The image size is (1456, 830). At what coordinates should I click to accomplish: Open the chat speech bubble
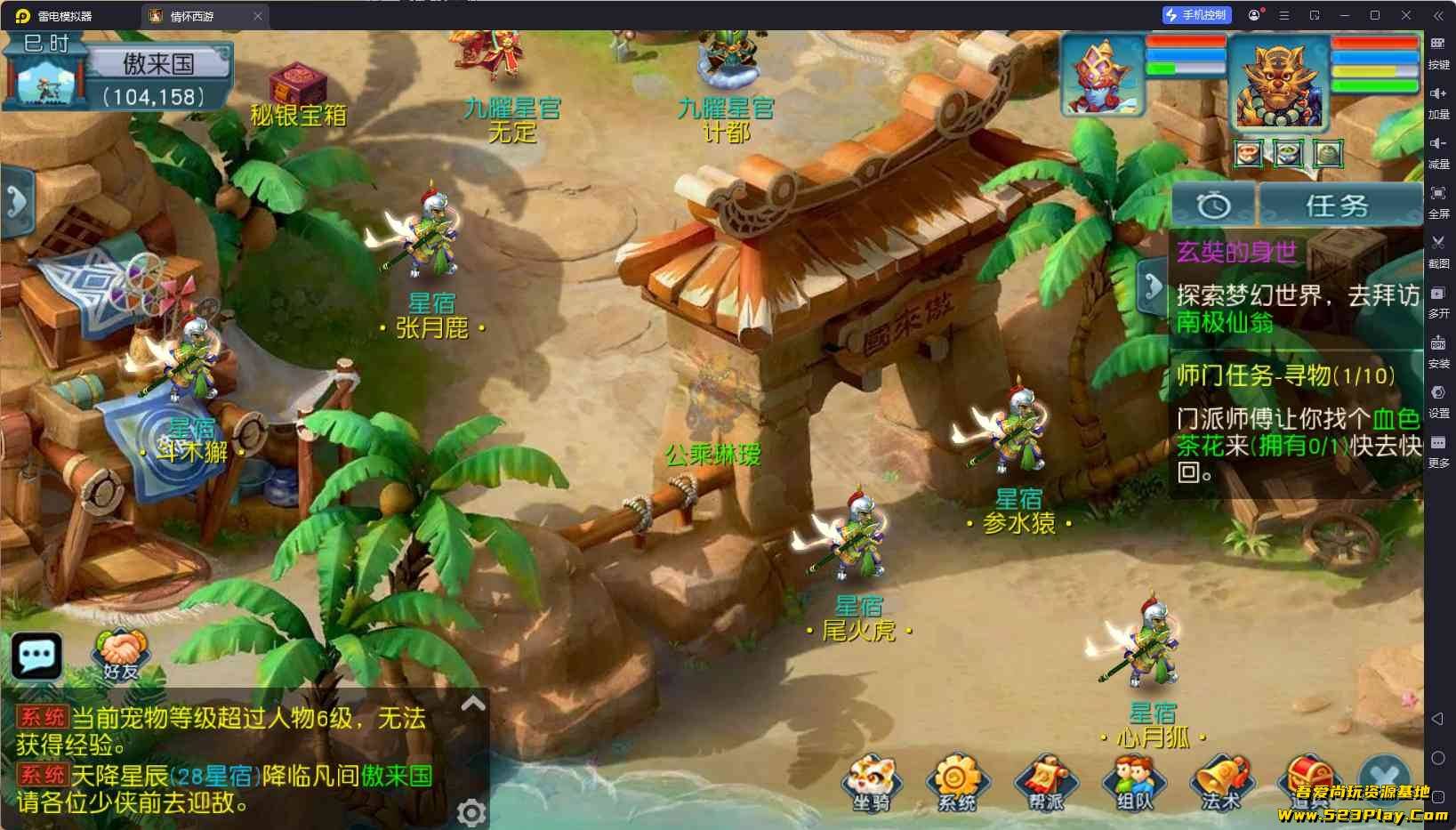pyautogui.click(x=36, y=657)
